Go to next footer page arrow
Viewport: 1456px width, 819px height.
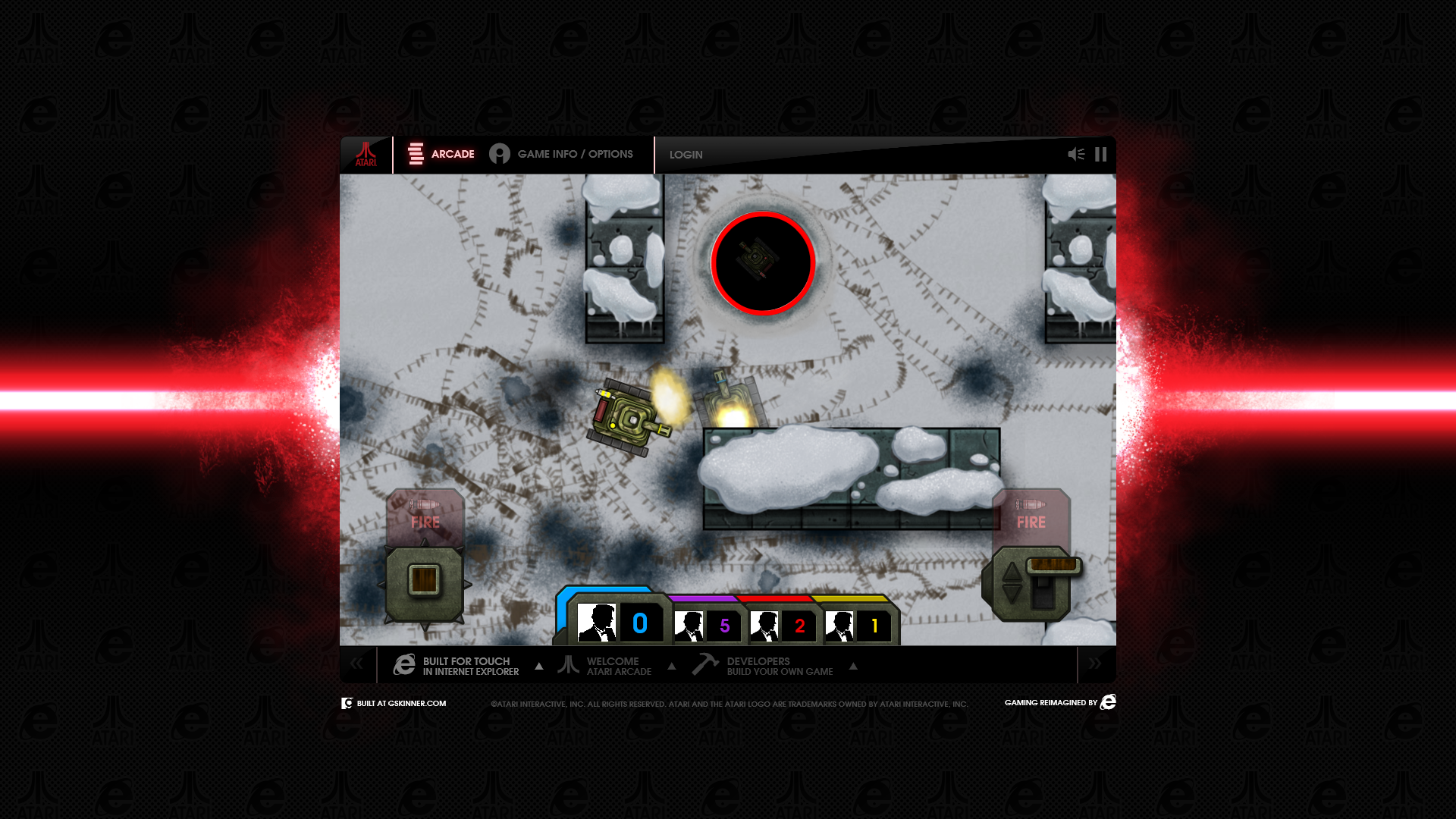tap(1095, 664)
